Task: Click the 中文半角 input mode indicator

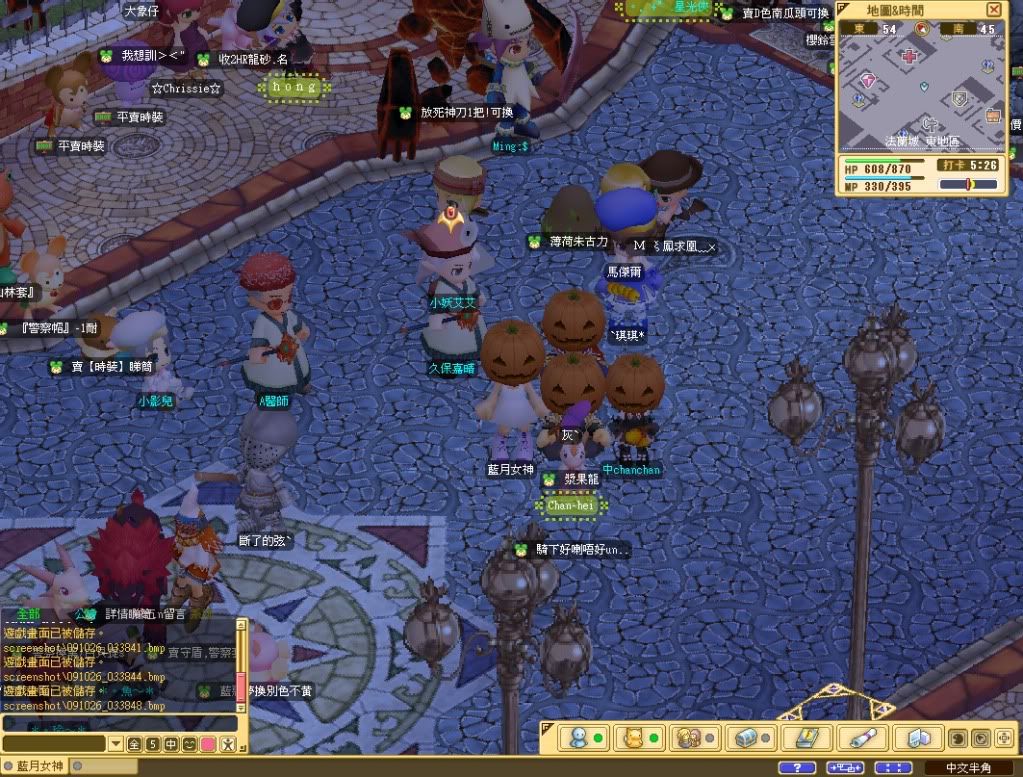Action: pyautogui.click(x=968, y=768)
